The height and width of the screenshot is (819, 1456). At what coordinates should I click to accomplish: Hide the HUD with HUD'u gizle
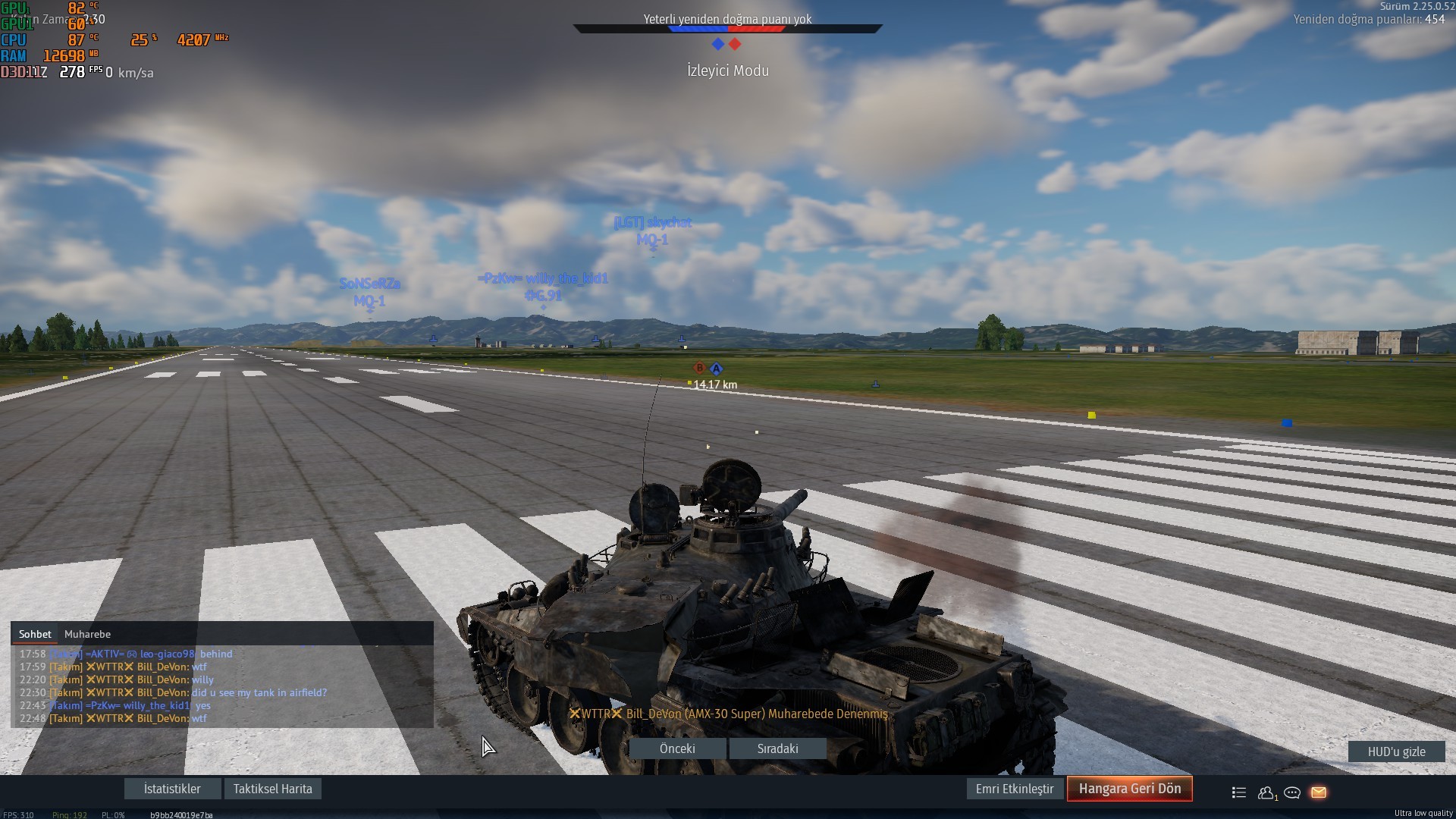[x=1396, y=752]
